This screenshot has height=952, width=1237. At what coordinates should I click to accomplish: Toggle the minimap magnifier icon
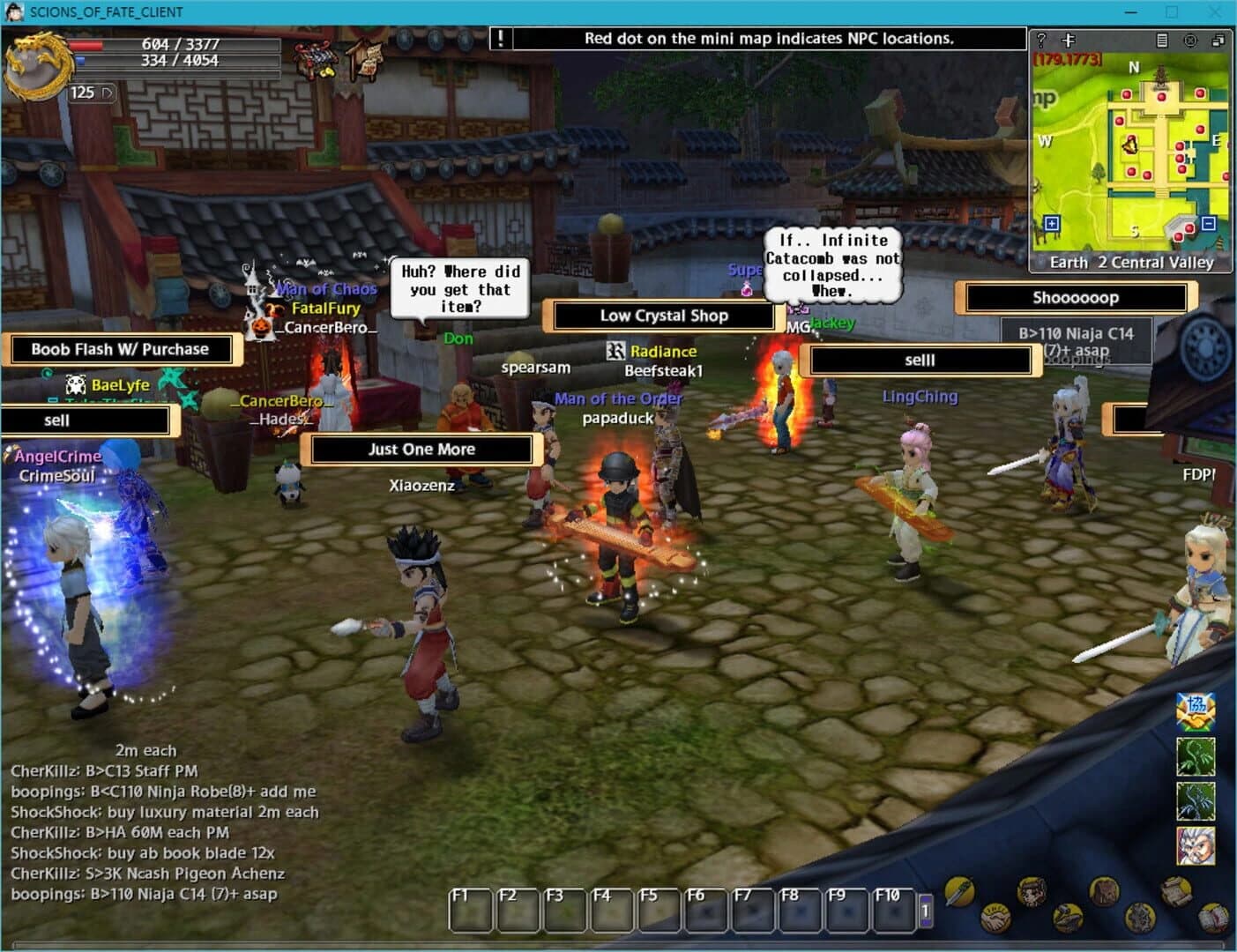(1067, 41)
